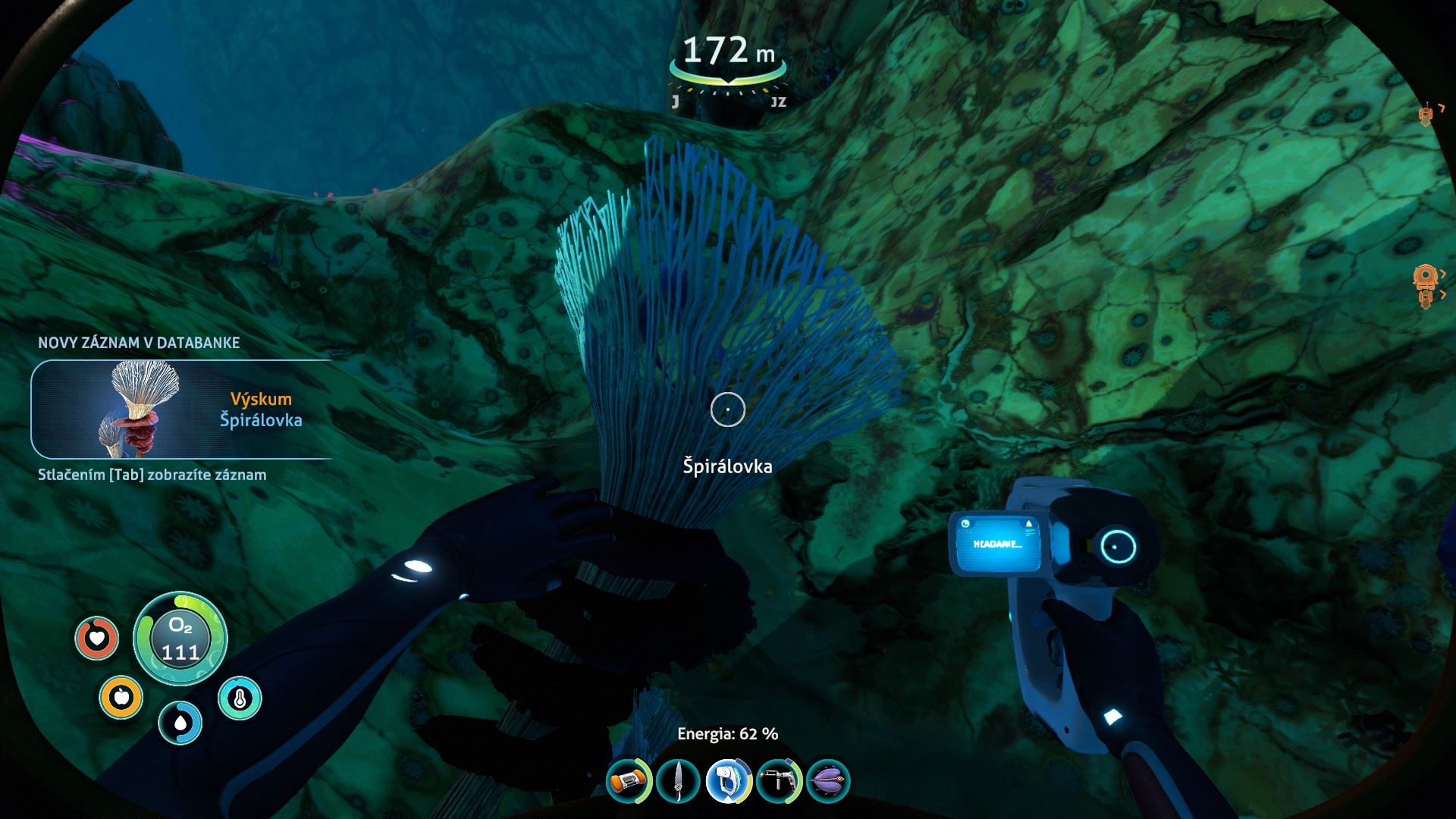Viewport: 1456px width, 819px height.
Task: Click the blue water status icon
Action: pyautogui.click(x=179, y=721)
